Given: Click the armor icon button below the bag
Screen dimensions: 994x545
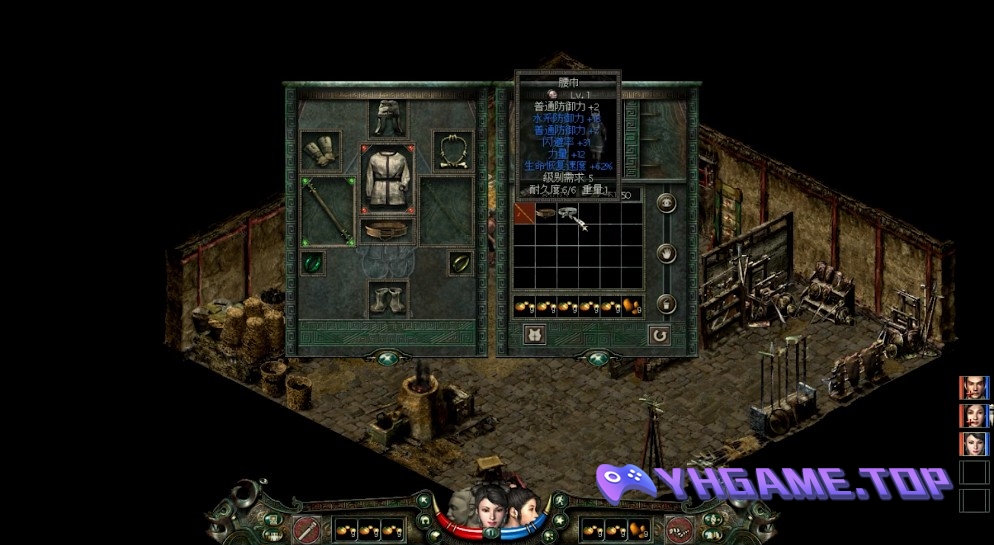Looking at the screenshot, I should [x=535, y=334].
